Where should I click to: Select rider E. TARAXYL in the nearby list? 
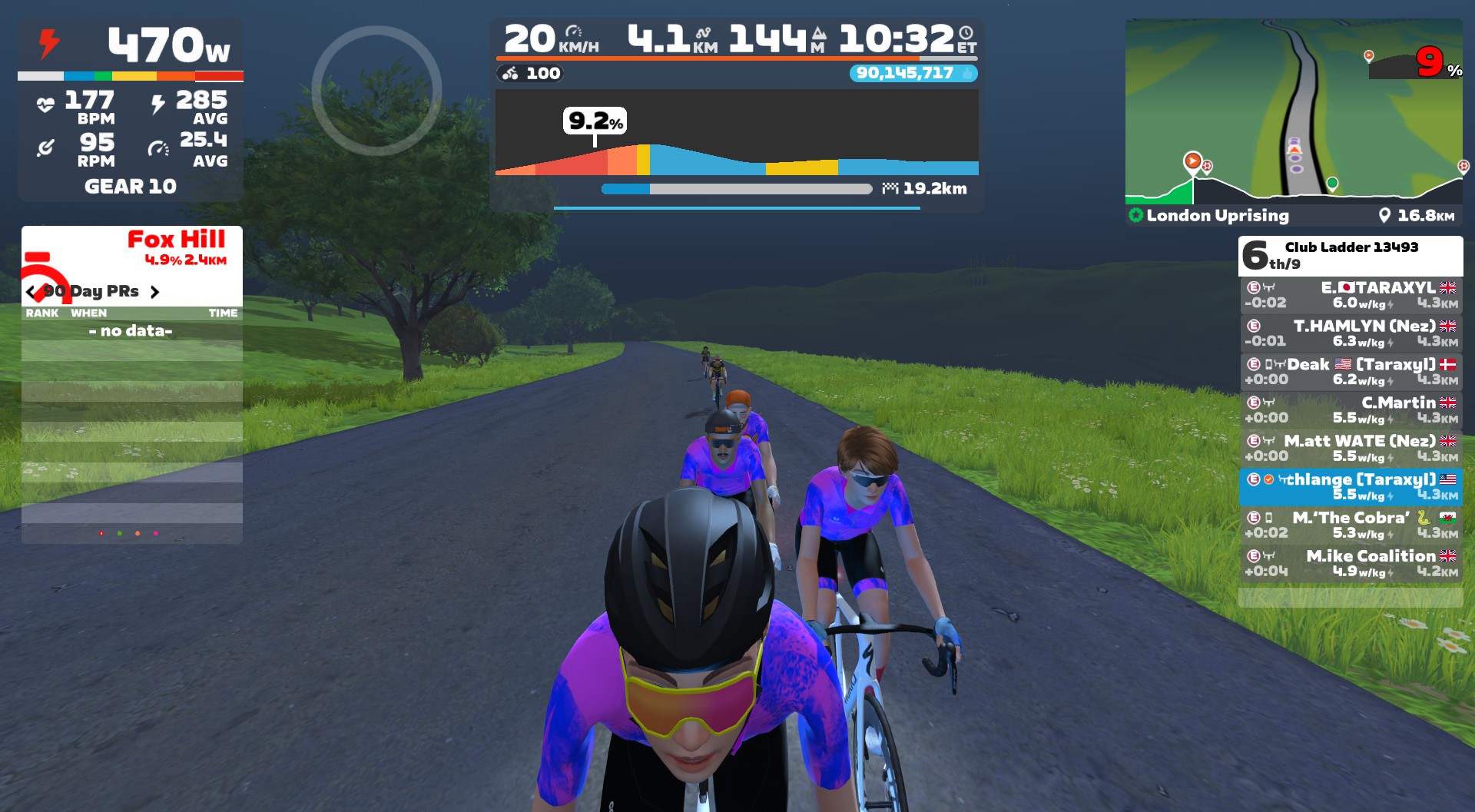coord(1350,295)
